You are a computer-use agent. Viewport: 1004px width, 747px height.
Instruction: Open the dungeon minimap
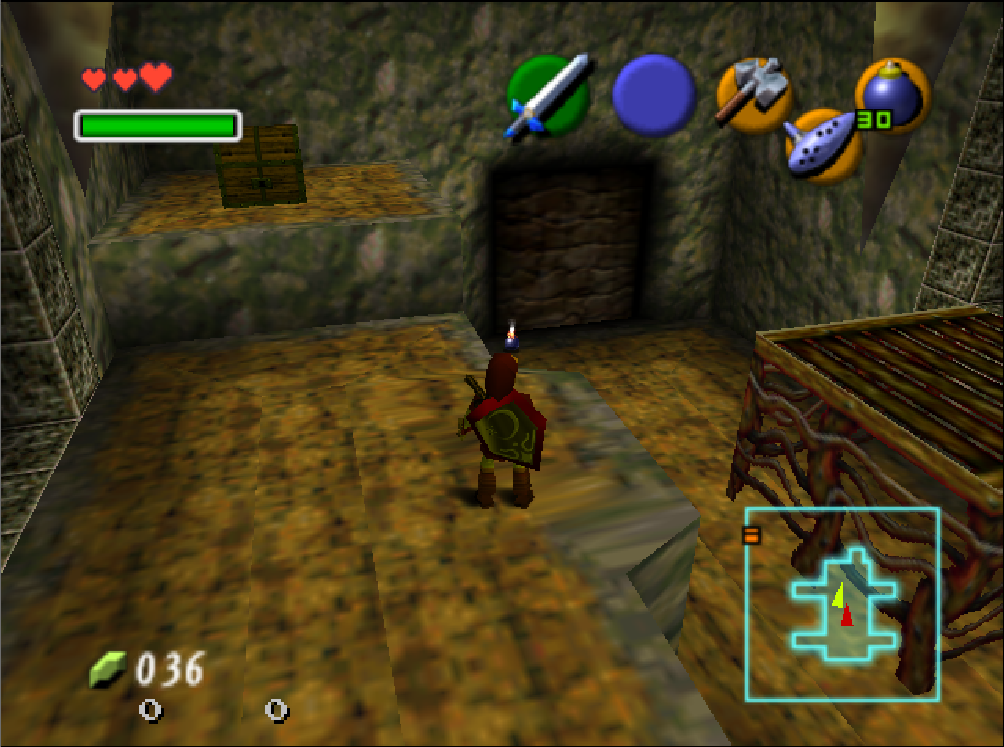pyautogui.click(x=842, y=603)
